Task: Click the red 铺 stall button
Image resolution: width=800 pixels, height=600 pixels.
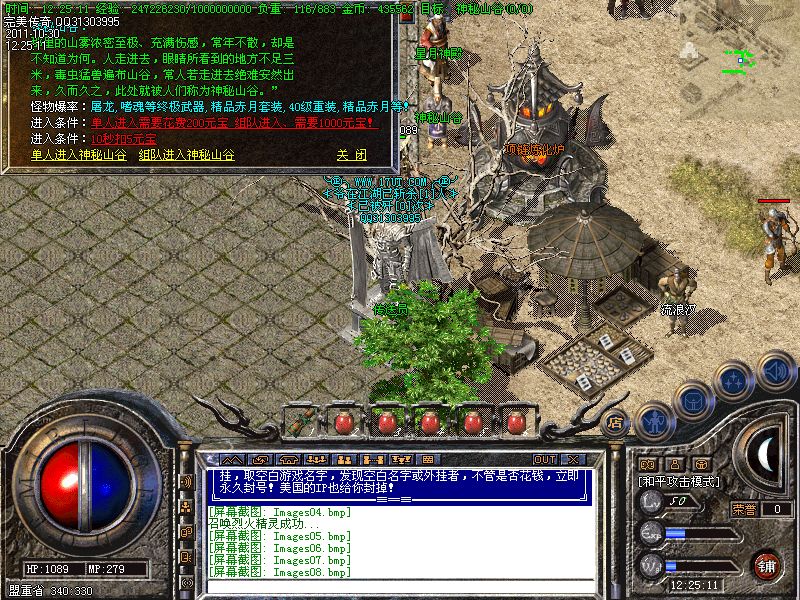Action: (767, 565)
